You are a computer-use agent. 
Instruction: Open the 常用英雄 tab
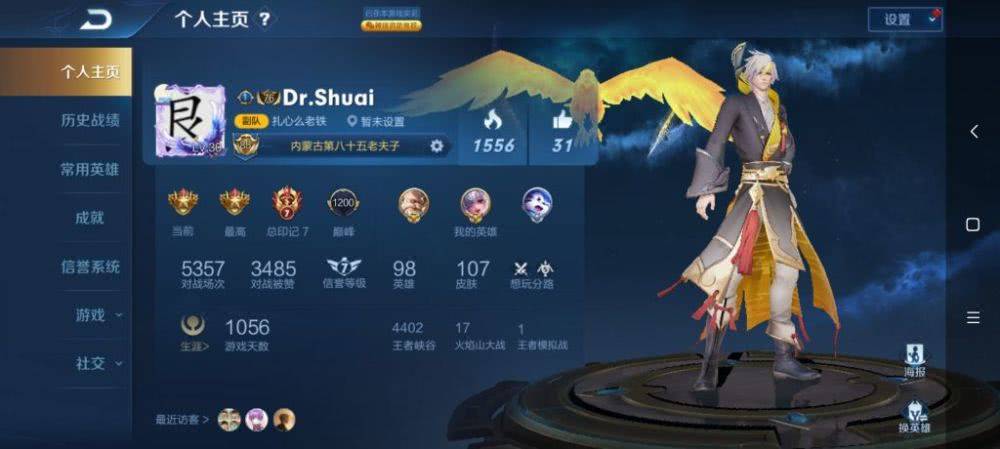click(x=90, y=169)
